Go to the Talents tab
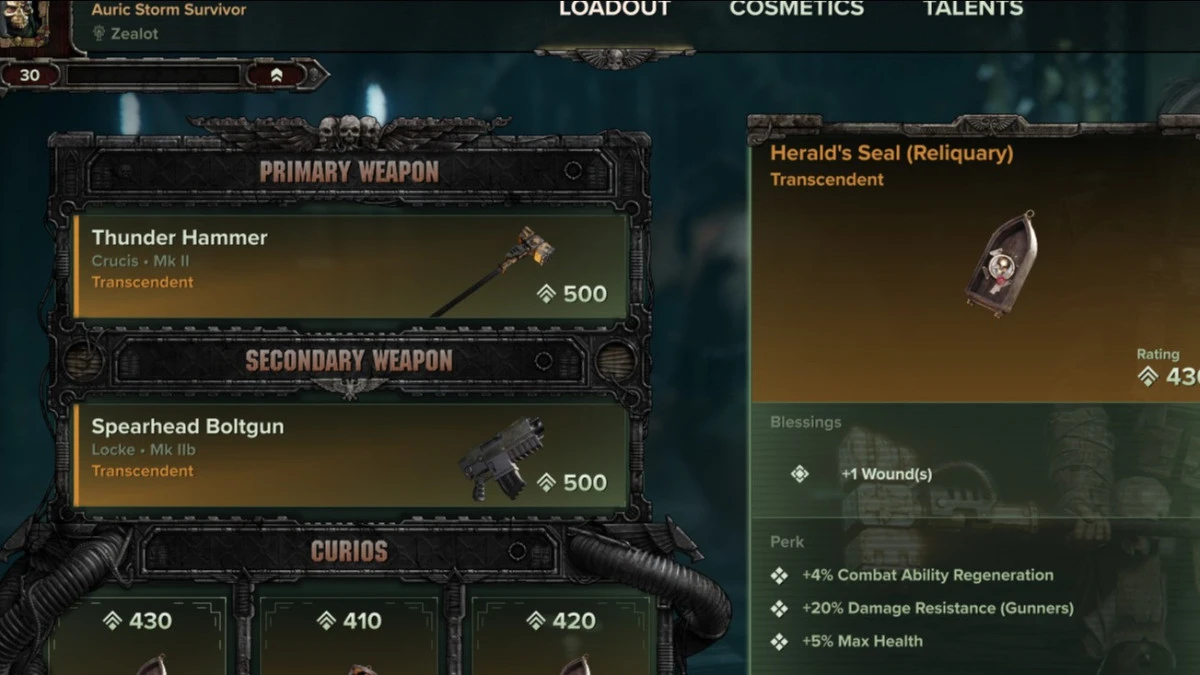The height and width of the screenshot is (675, 1200). (x=973, y=9)
